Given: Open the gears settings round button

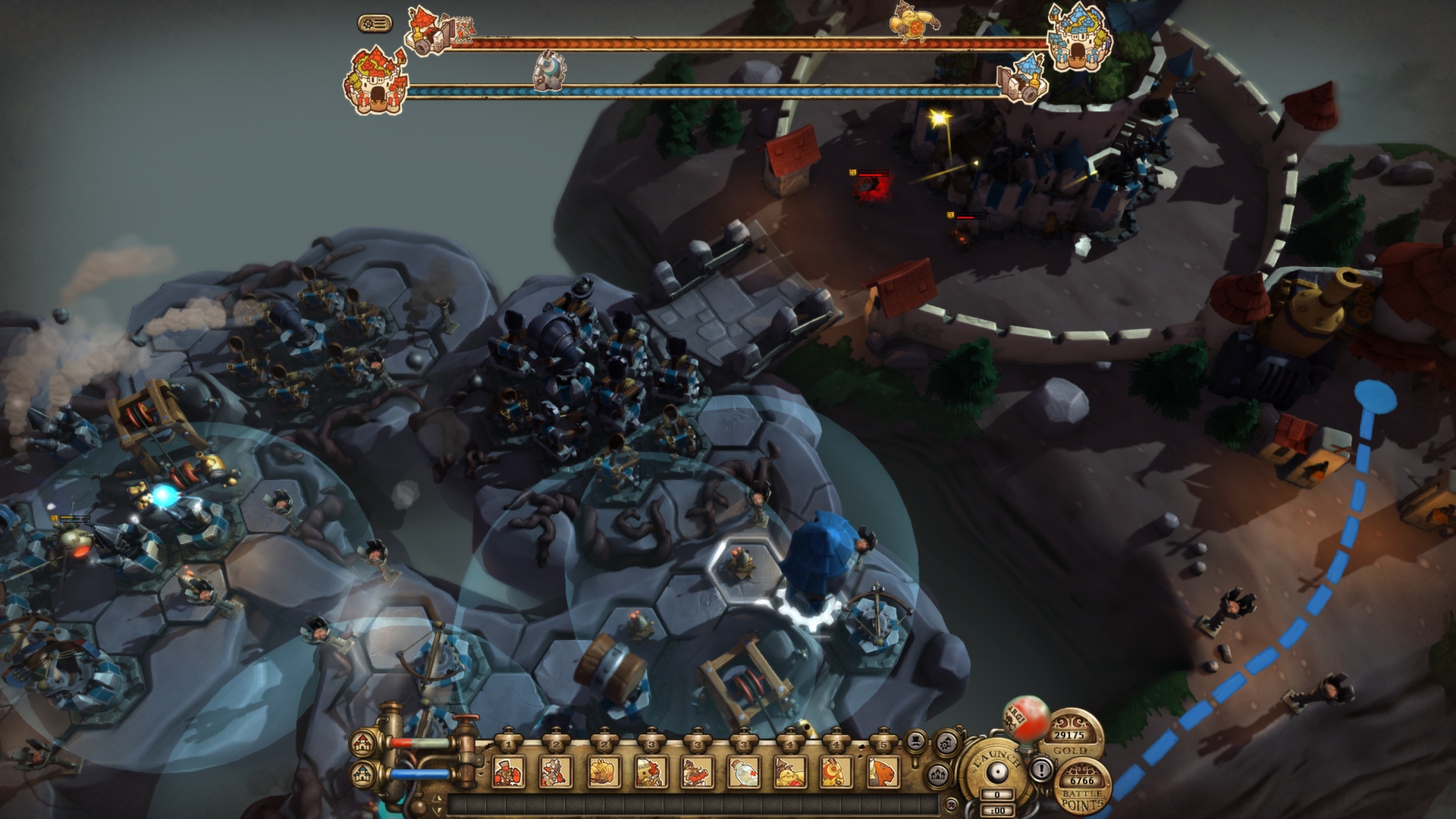Looking at the screenshot, I should [946, 742].
